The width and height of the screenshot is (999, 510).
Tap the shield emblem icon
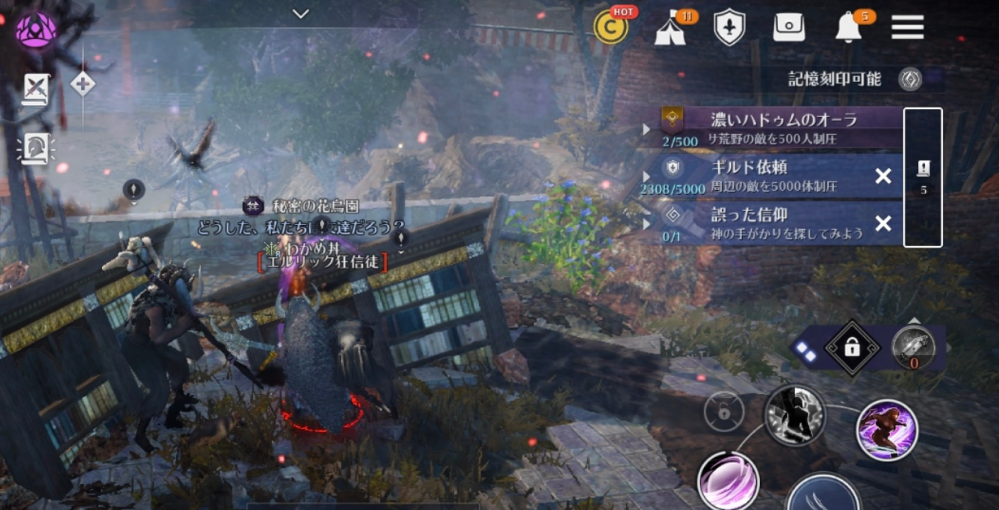coord(730,28)
